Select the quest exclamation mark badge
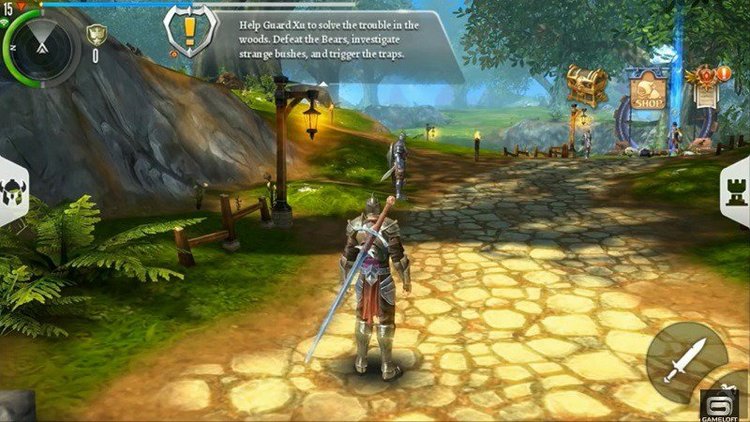 (190, 31)
